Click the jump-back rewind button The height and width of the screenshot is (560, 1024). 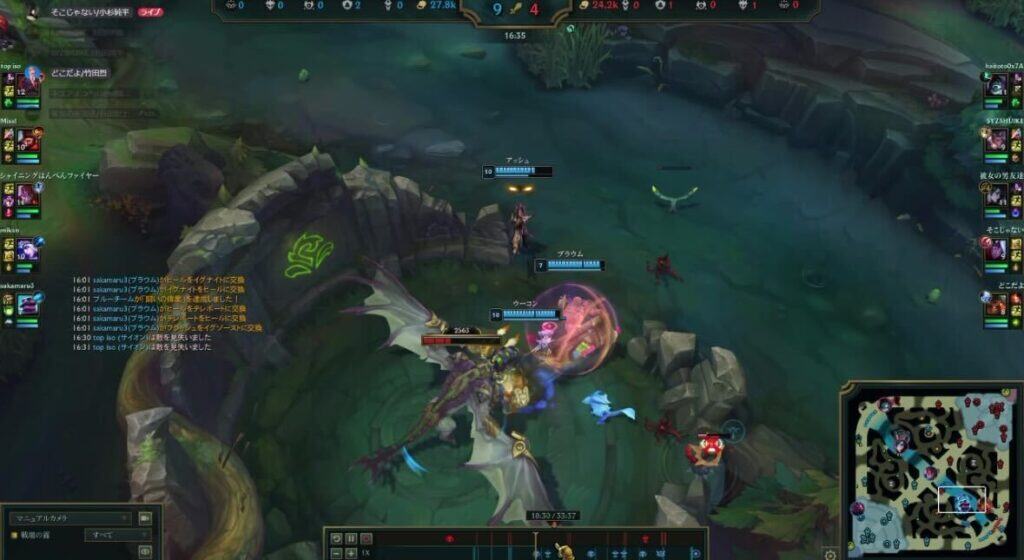(x=337, y=538)
